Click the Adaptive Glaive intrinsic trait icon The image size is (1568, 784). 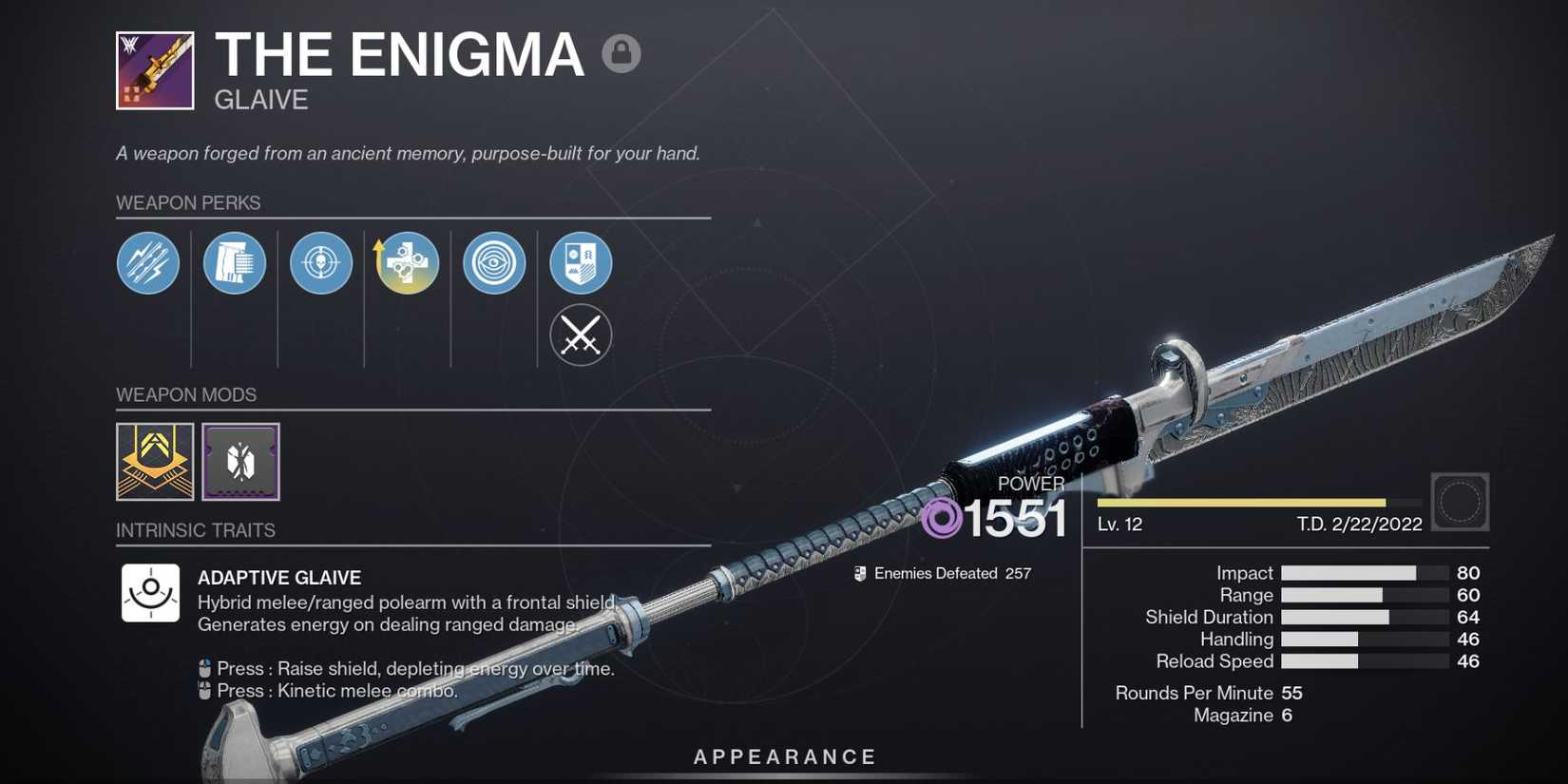click(x=149, y=593)
